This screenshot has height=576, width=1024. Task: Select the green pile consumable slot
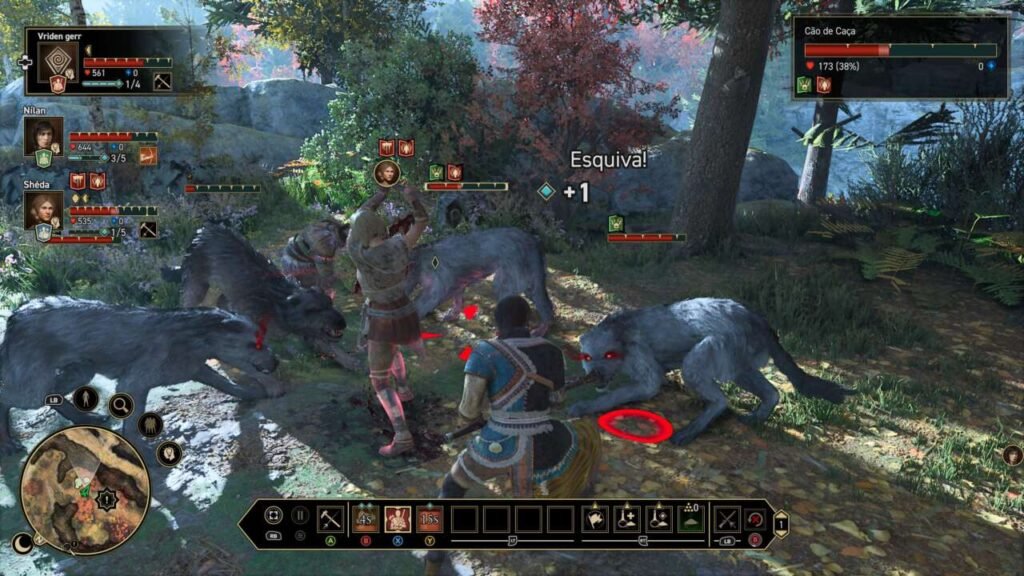(x=691, y=519)
